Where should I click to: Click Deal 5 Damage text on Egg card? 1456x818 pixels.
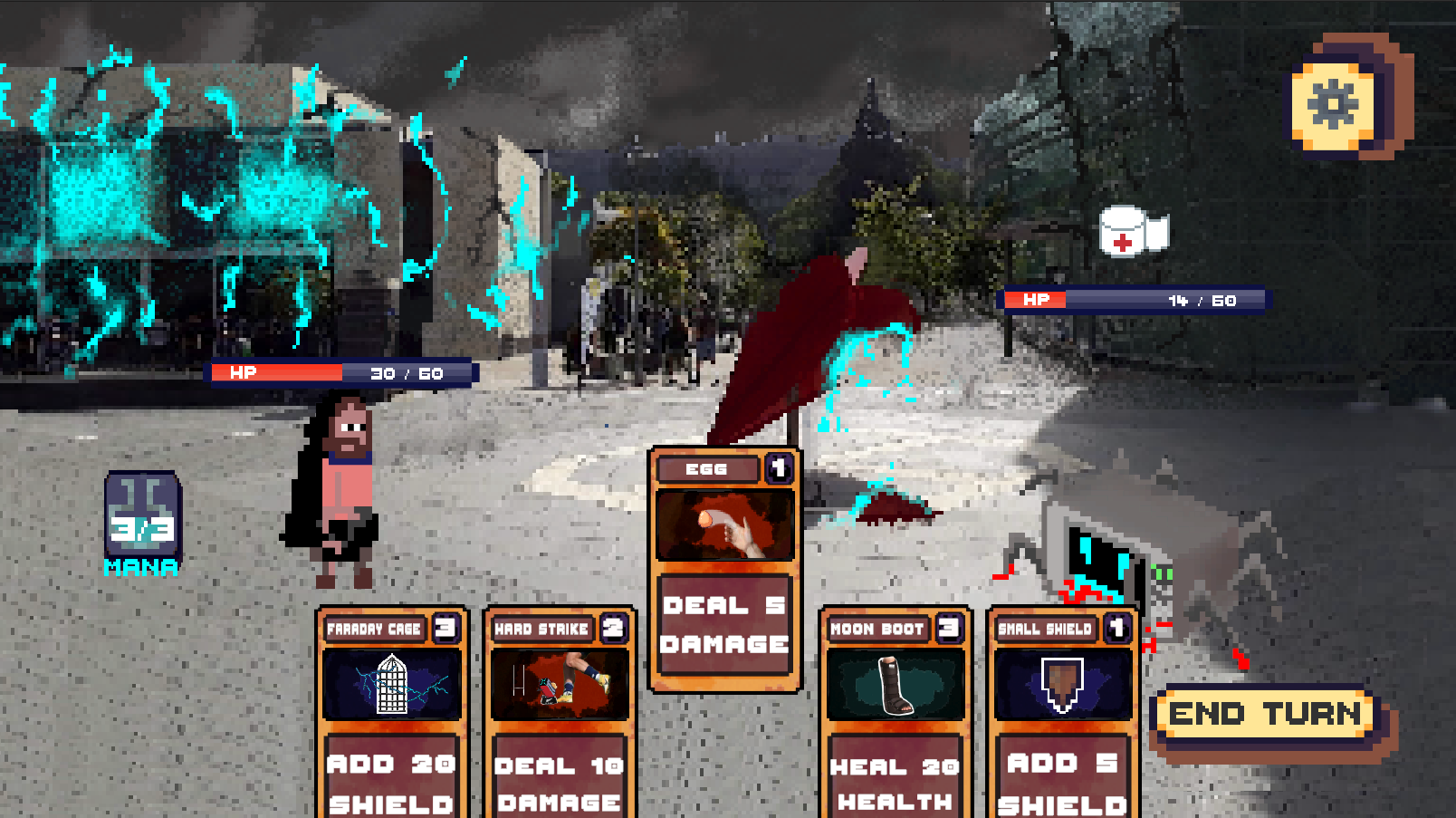[x=724, y=621]
